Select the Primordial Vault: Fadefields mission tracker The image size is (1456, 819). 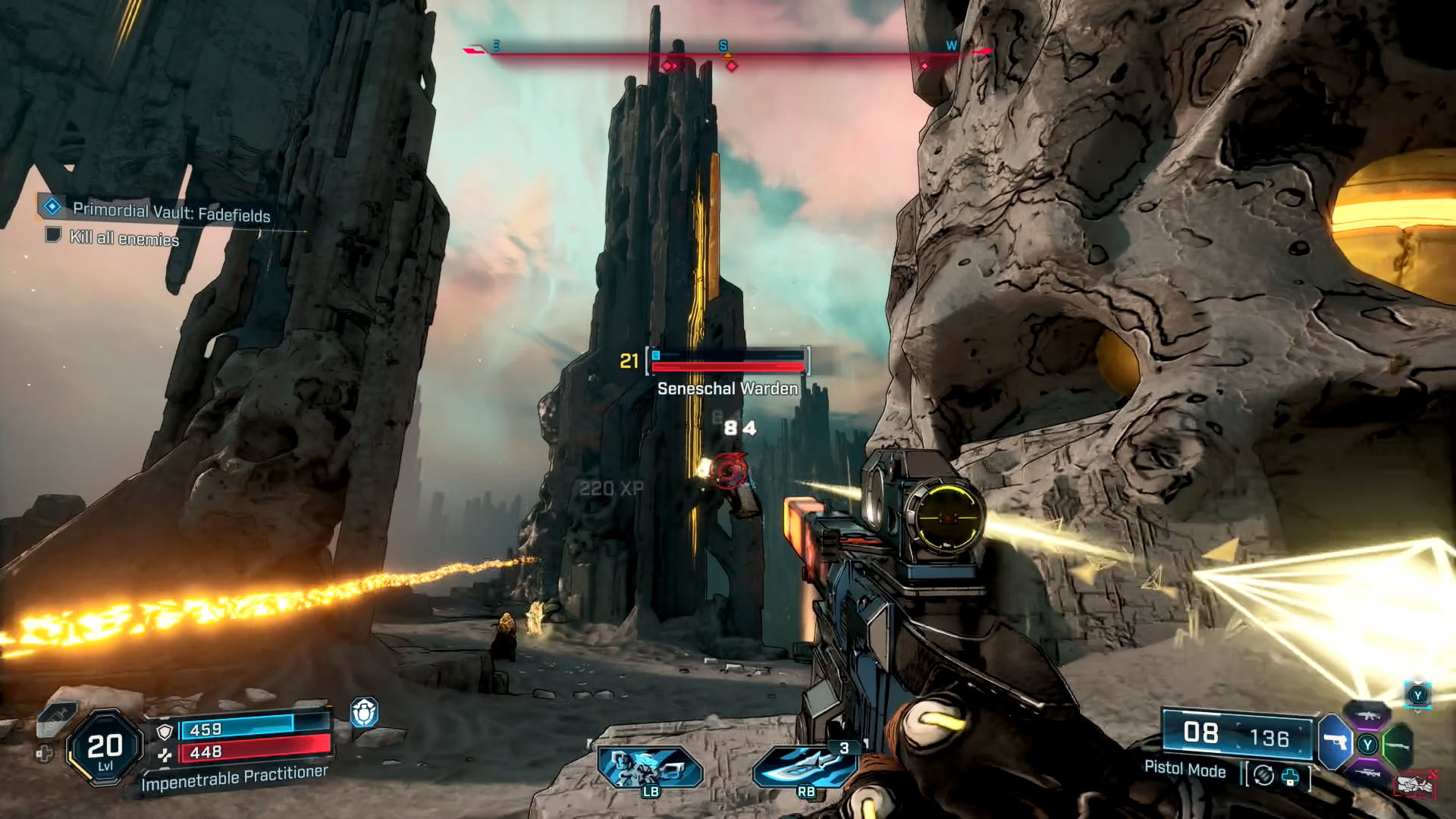point(171,210)
